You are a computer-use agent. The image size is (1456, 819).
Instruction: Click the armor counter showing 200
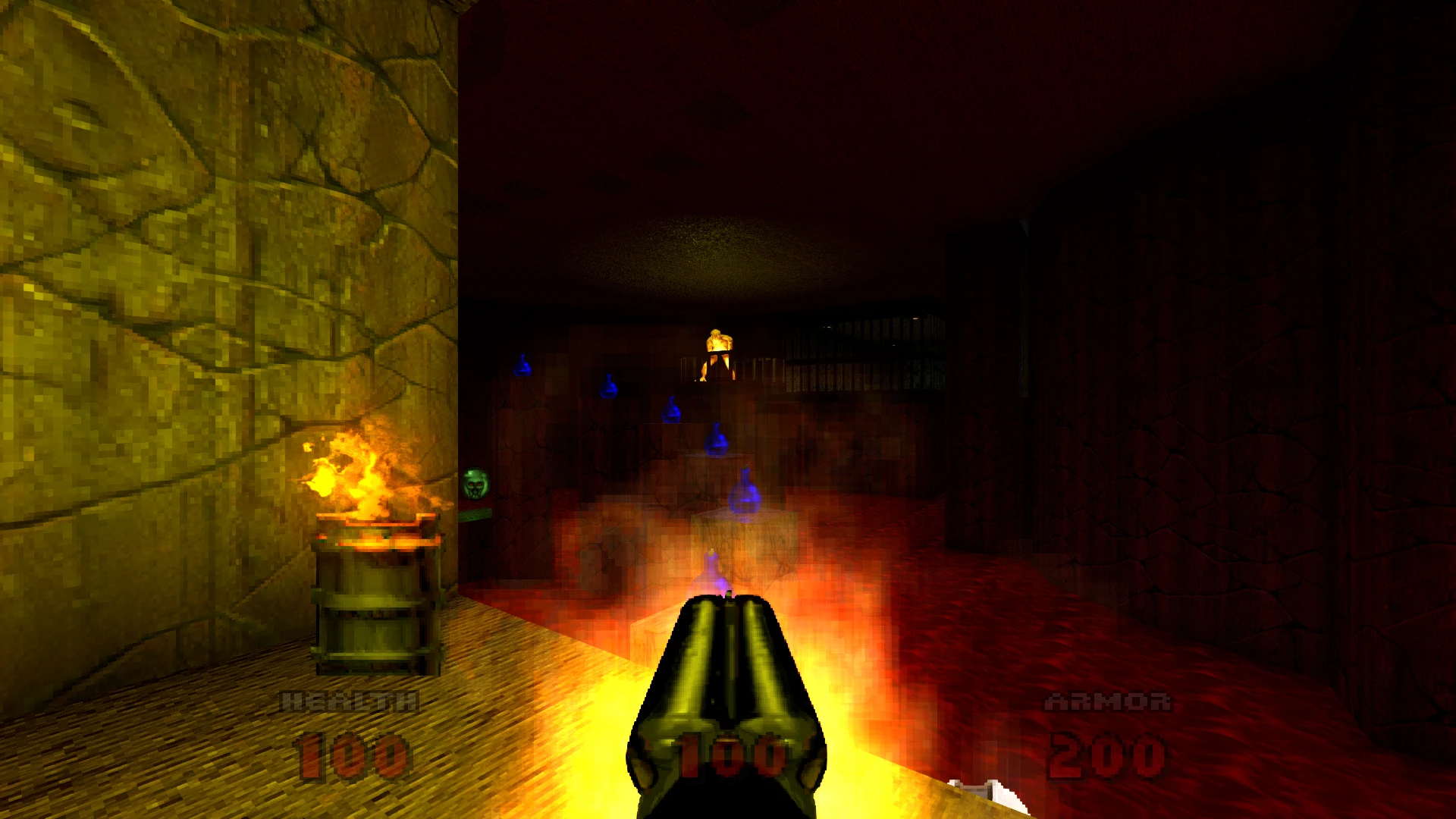[x=1107, y=755]
